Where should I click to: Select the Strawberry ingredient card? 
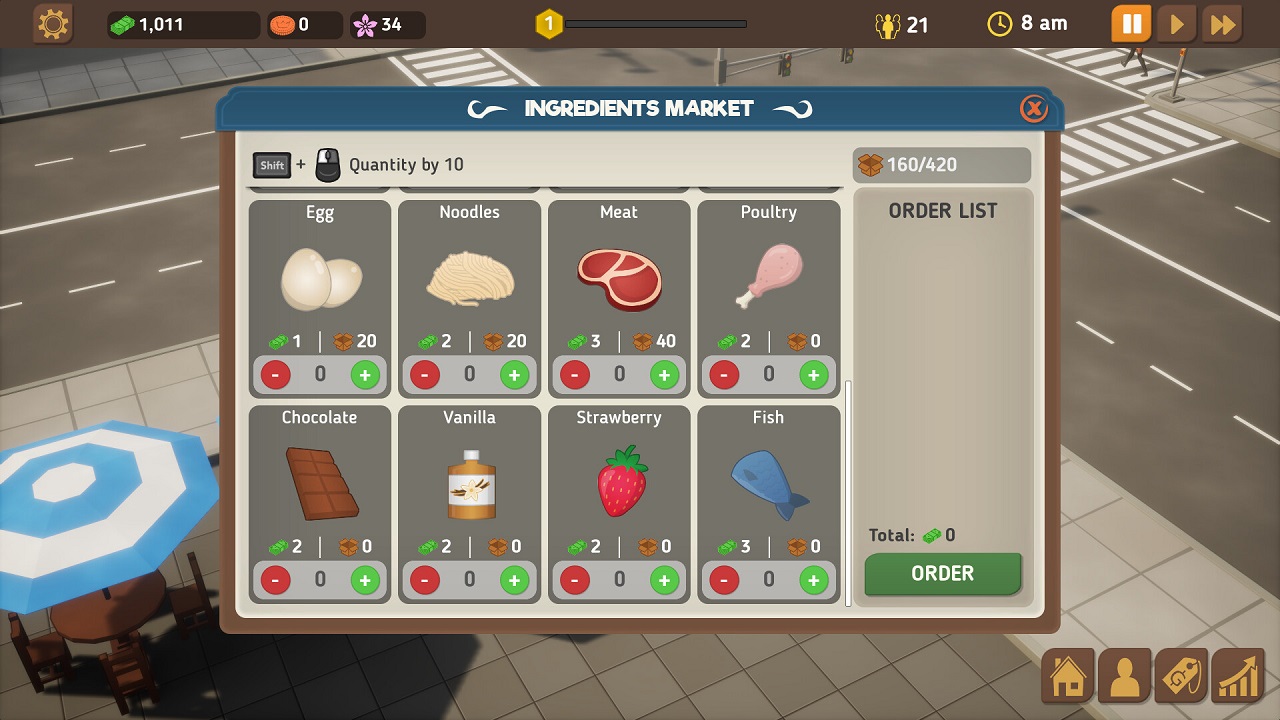click(x=618, y=480)
